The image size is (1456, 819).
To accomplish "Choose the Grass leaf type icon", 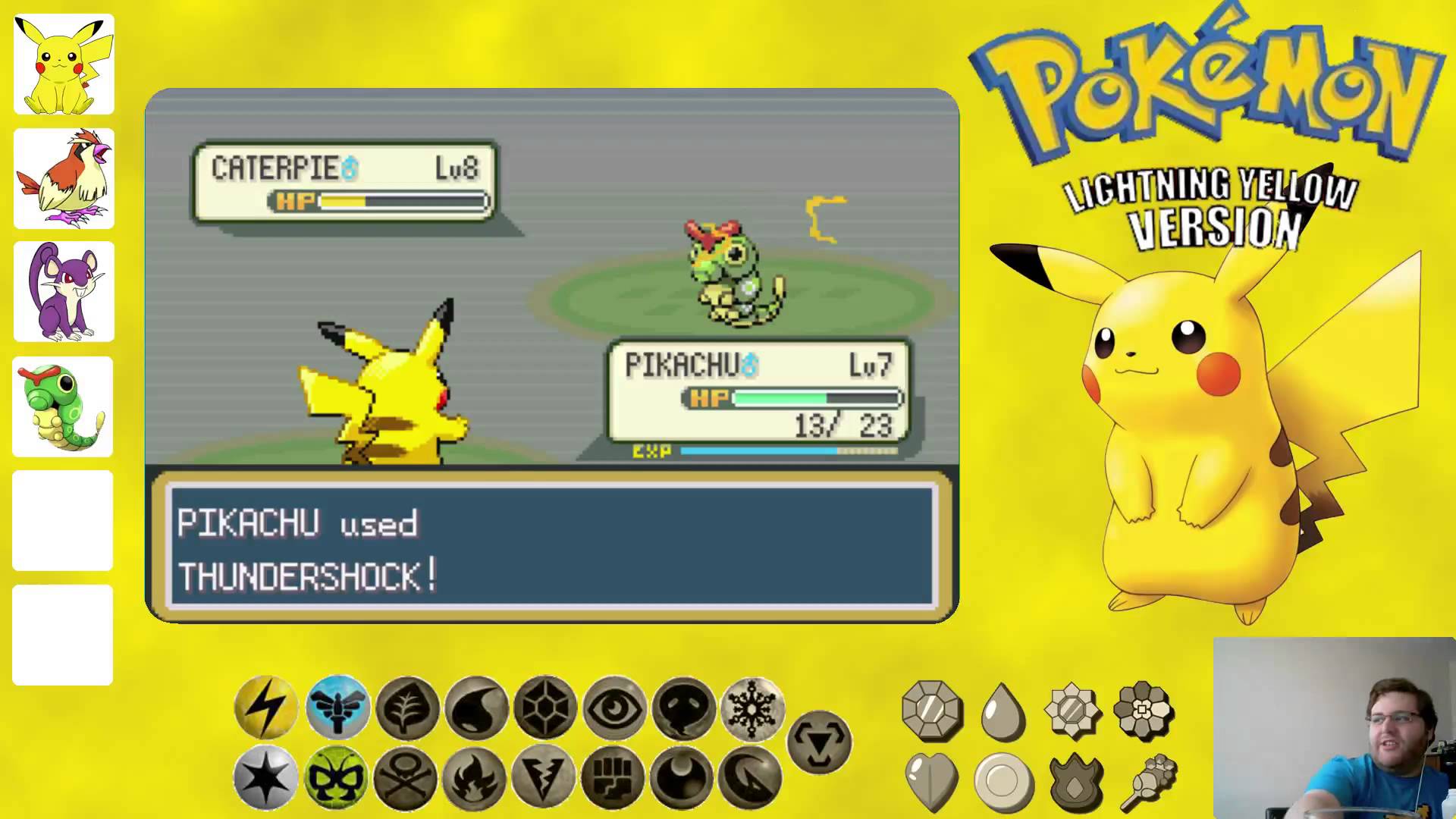I will pos(407,708).
